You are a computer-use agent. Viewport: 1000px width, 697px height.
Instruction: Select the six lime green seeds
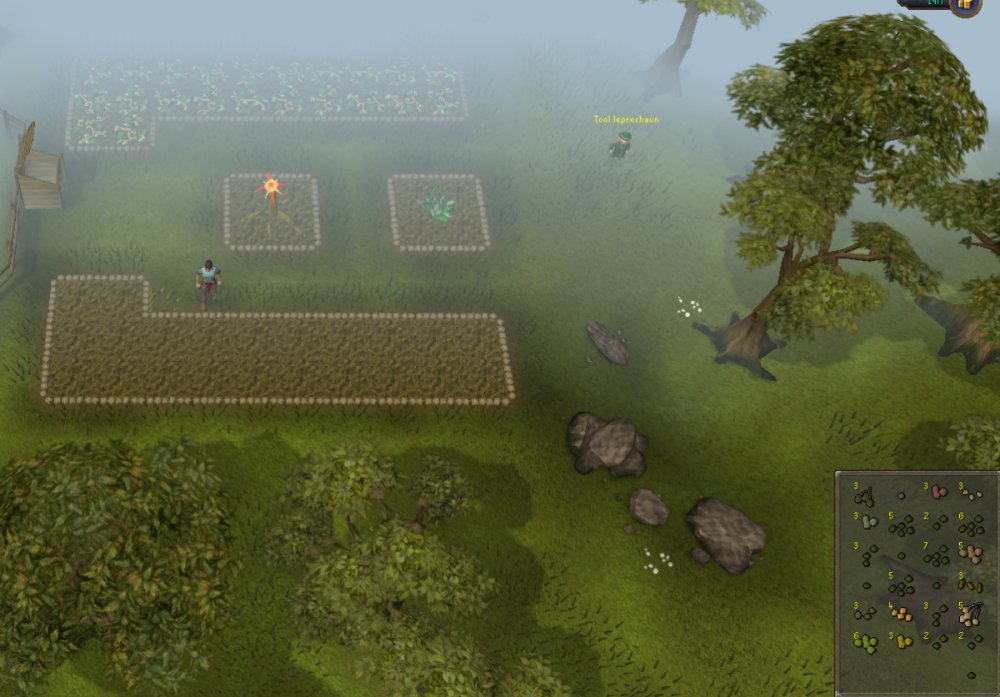[865, 643]
